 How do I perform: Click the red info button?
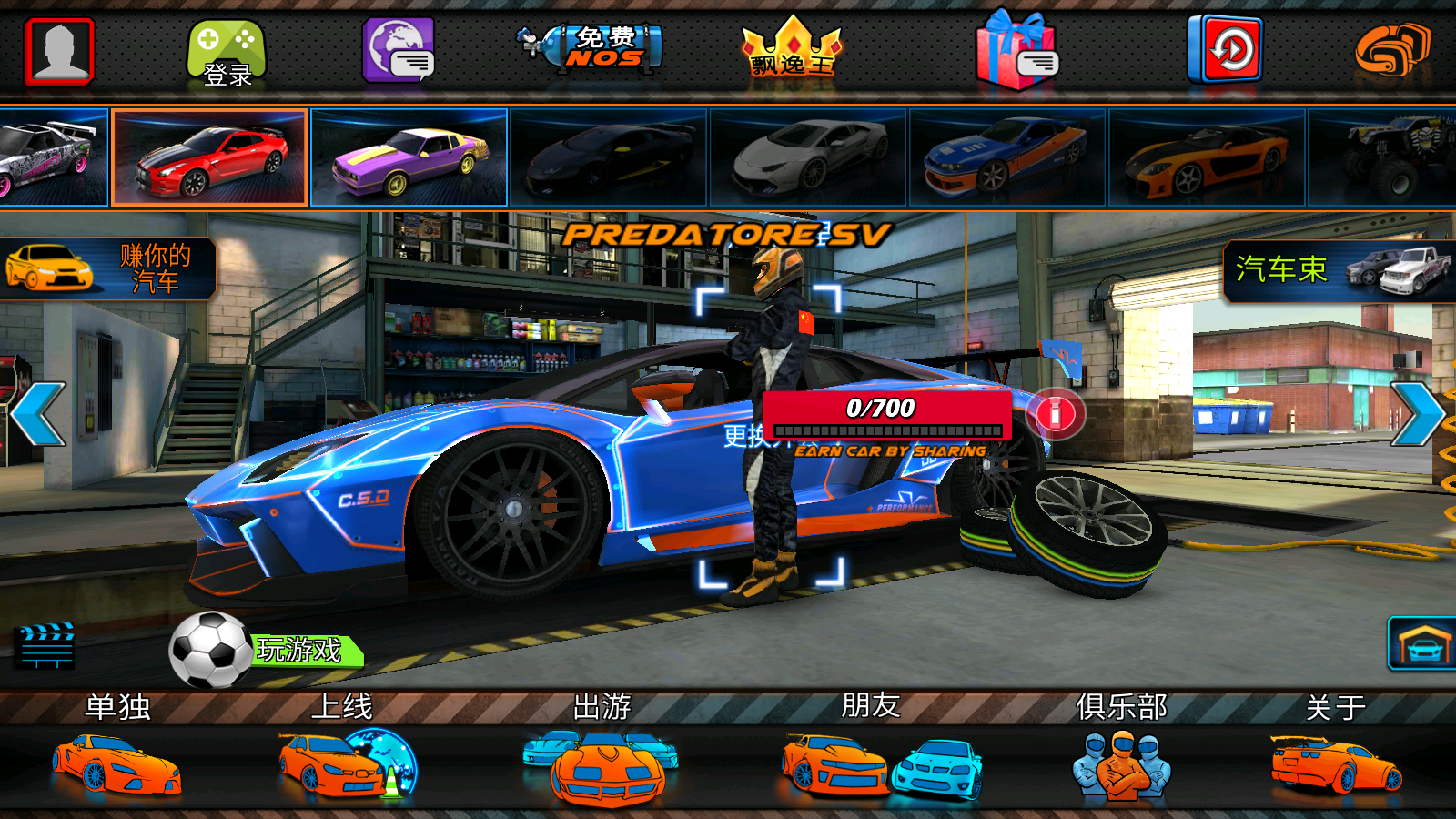pyautogui.click(x=1056, y=415)
